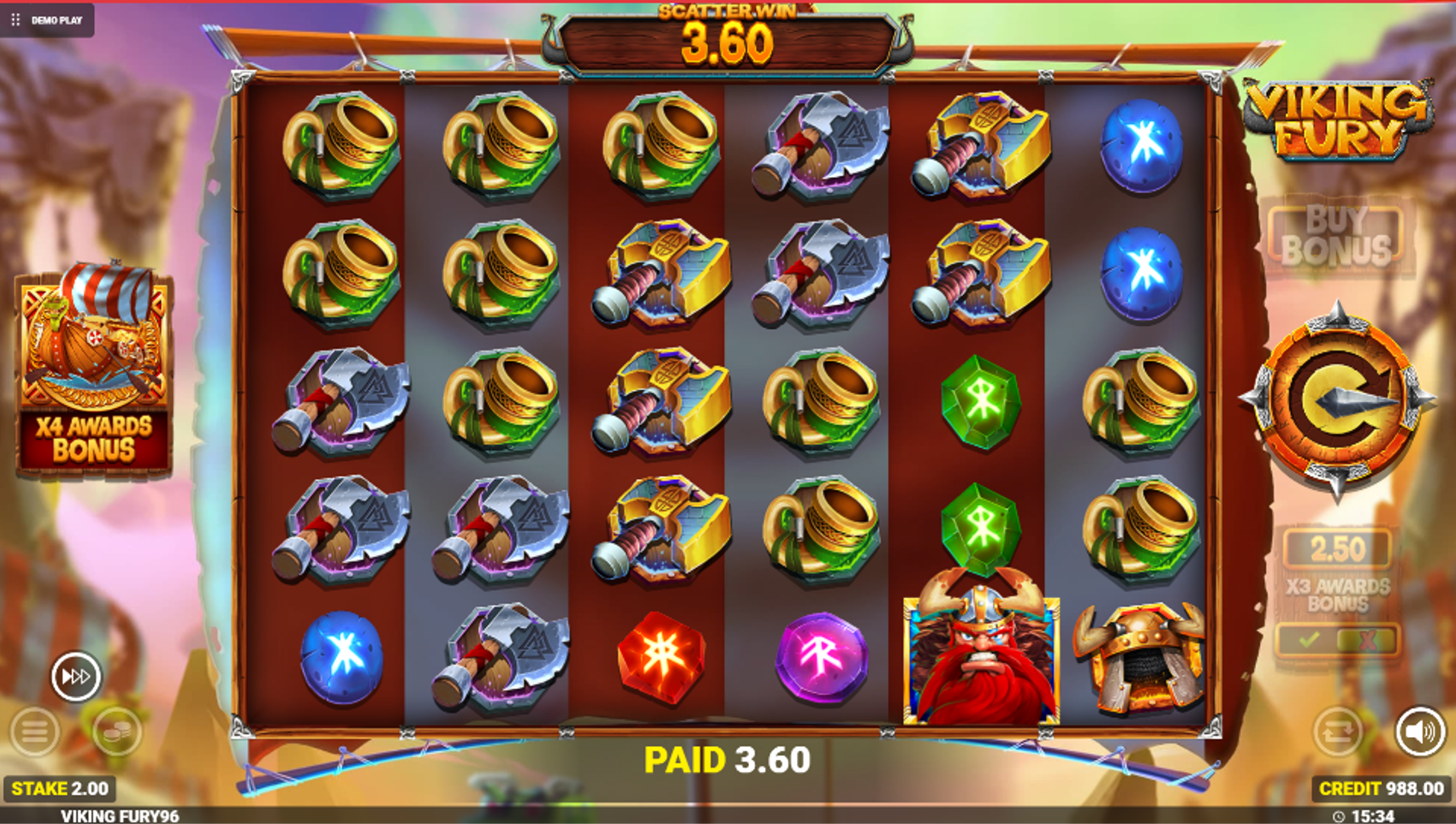The image size is (1456, 824).
Task: Open the coin stack stake settings
Action: click(117, 732)
